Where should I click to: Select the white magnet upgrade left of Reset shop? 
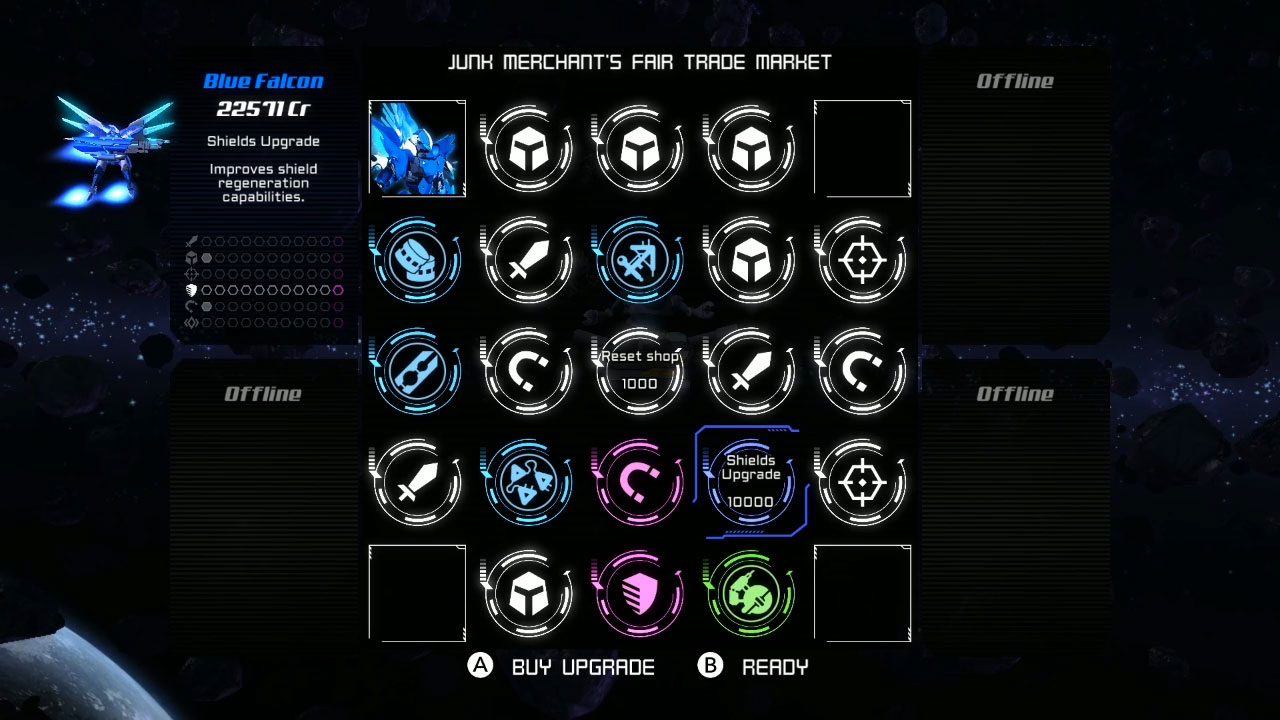528,371
